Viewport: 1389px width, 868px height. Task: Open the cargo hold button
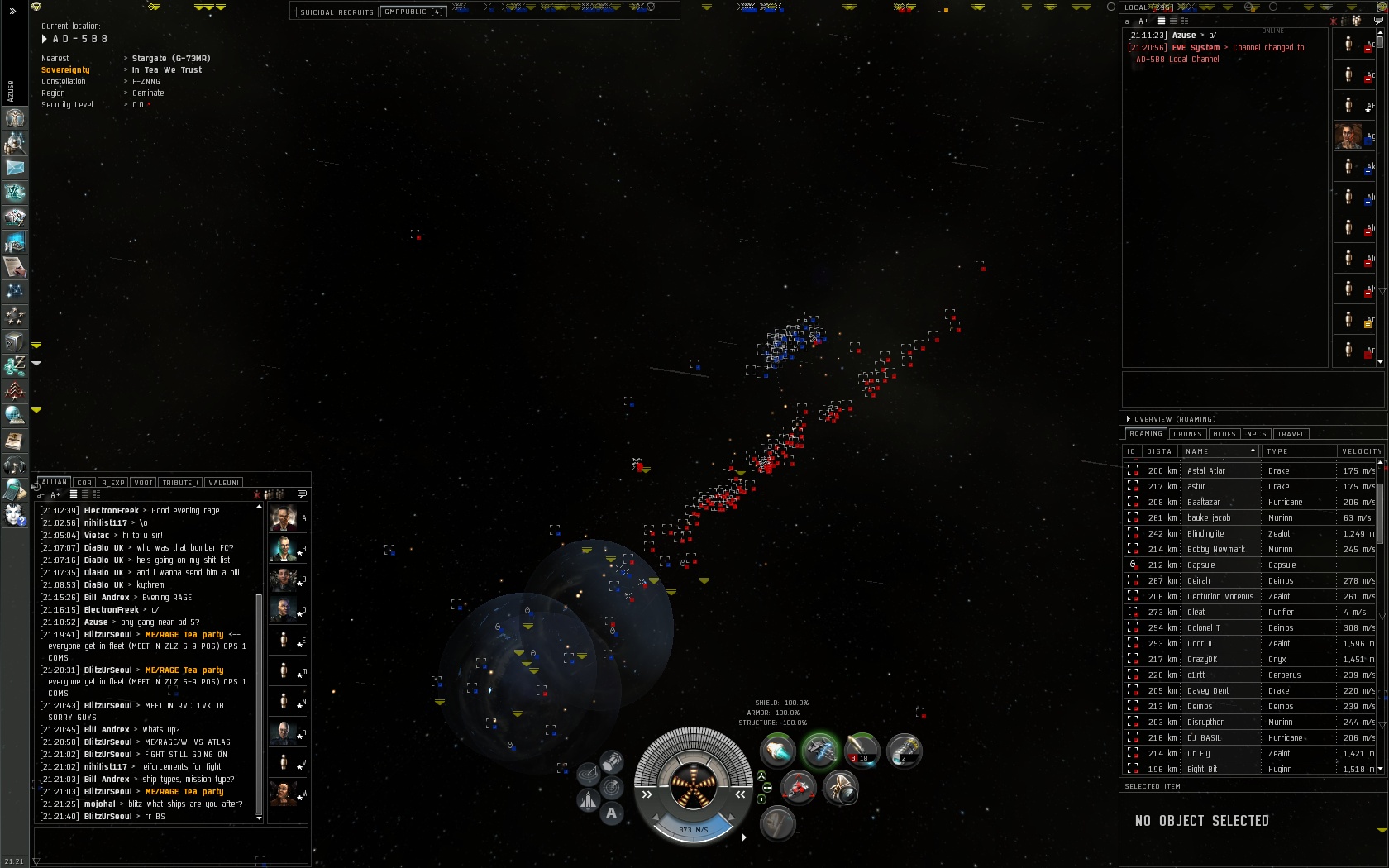[x=612, y=761]
